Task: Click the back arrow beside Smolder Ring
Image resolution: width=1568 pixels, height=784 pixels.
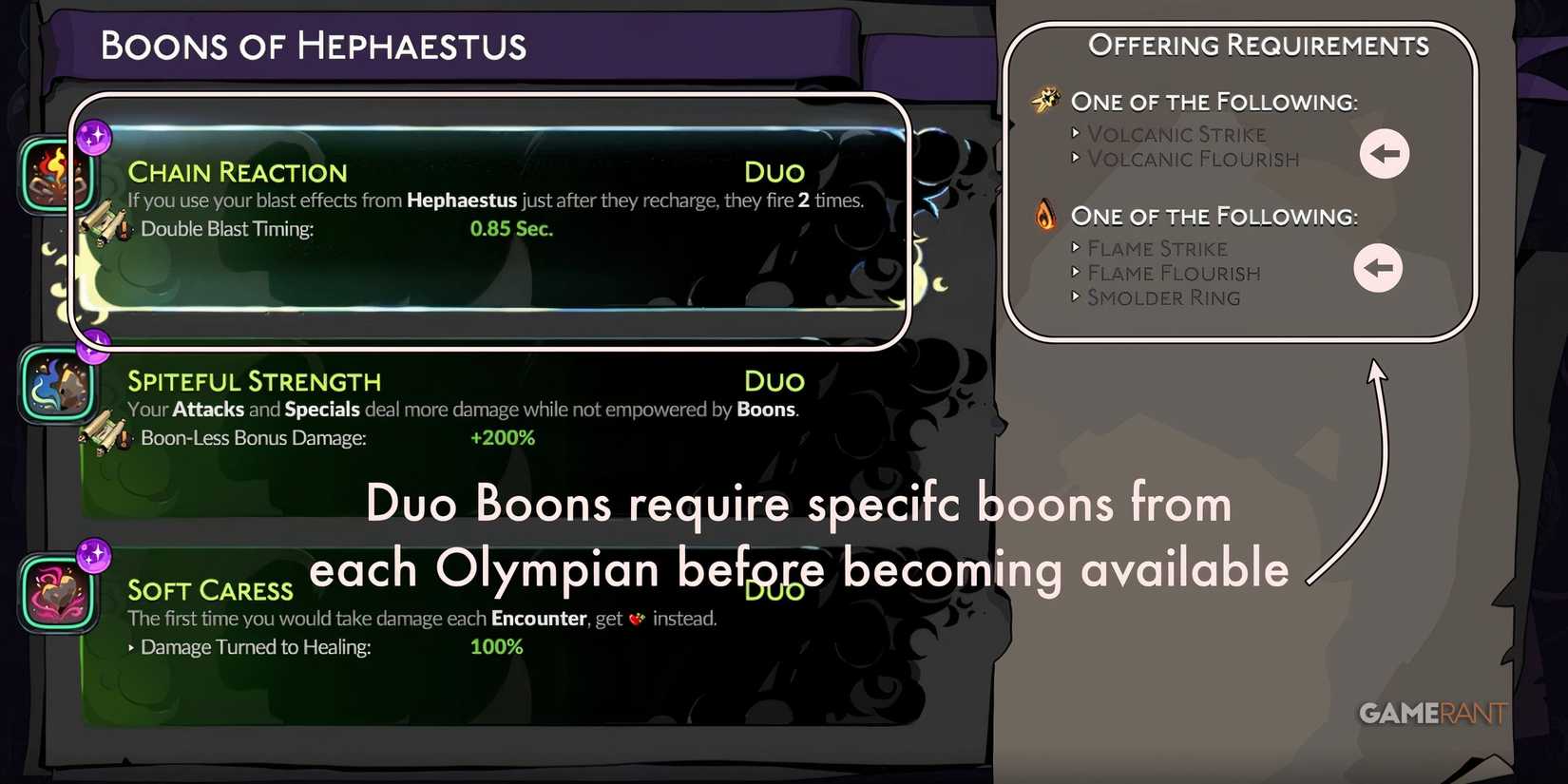Action: (x=1379, y=269)
